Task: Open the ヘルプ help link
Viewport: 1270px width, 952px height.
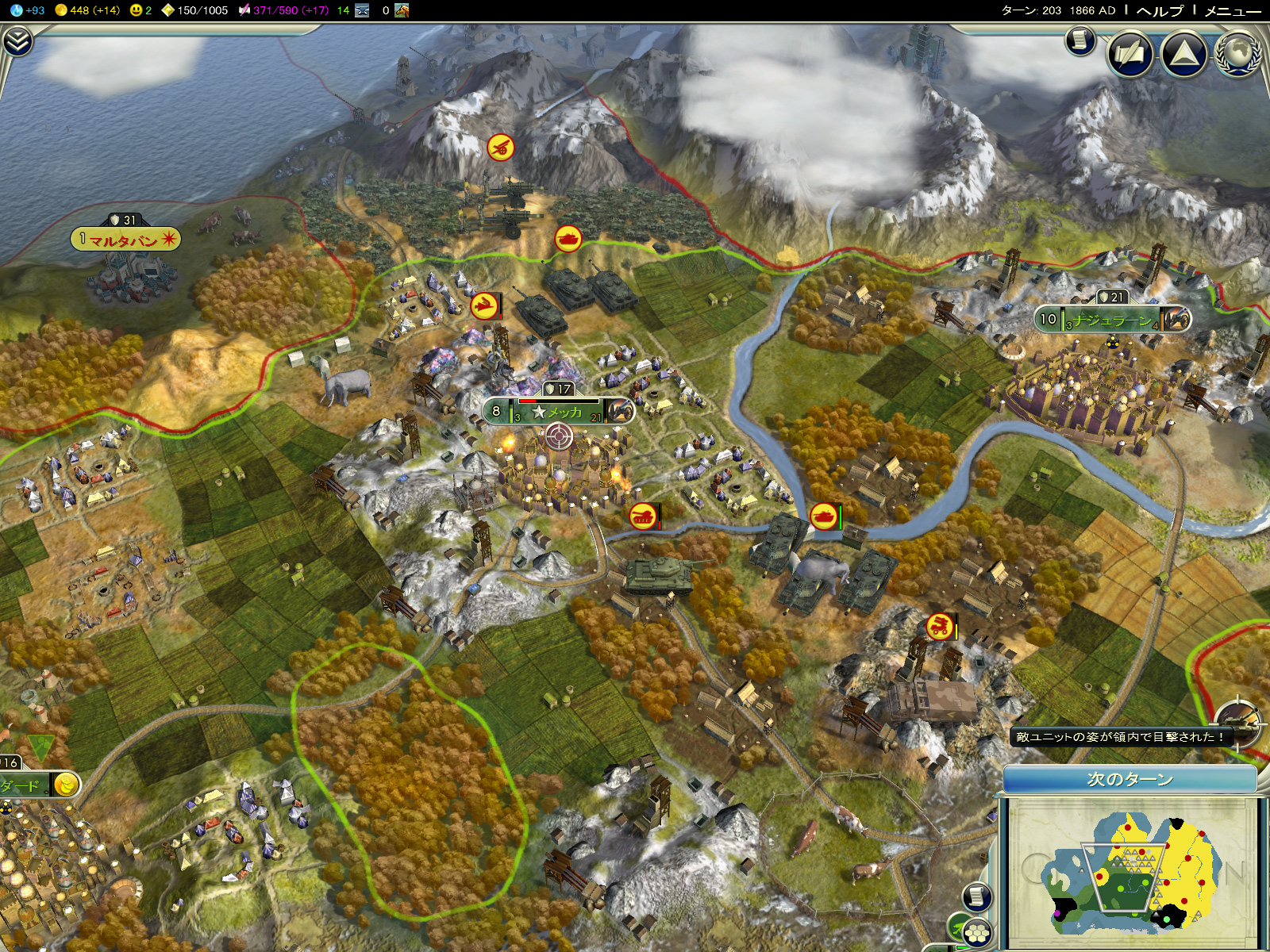Action: tap(1159, 10)
